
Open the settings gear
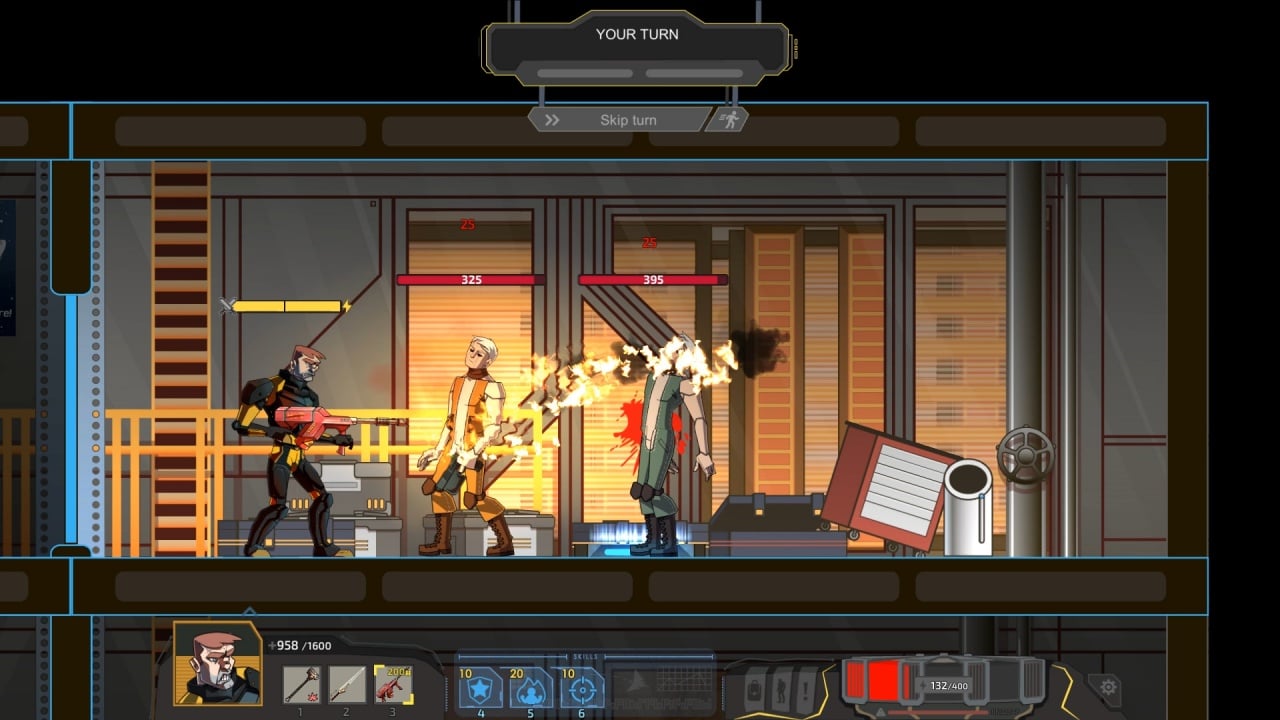[1107, 687]
